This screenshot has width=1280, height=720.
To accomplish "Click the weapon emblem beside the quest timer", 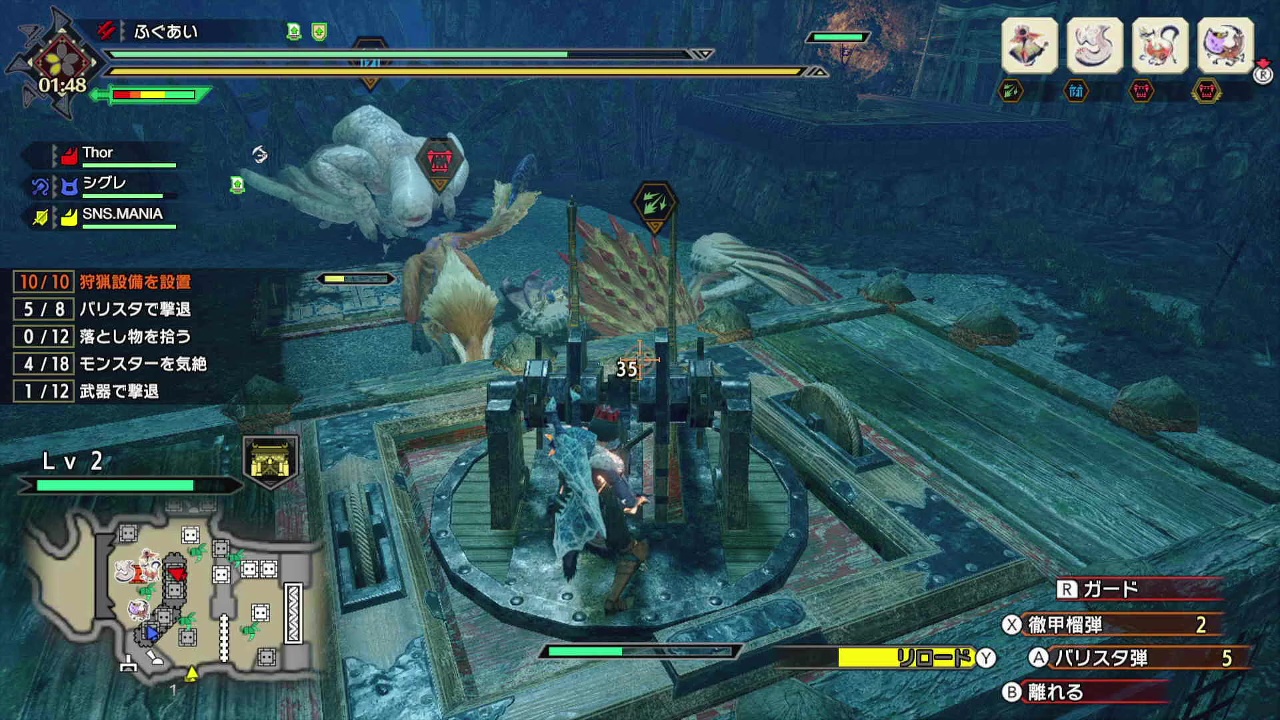I will point(60,58).
